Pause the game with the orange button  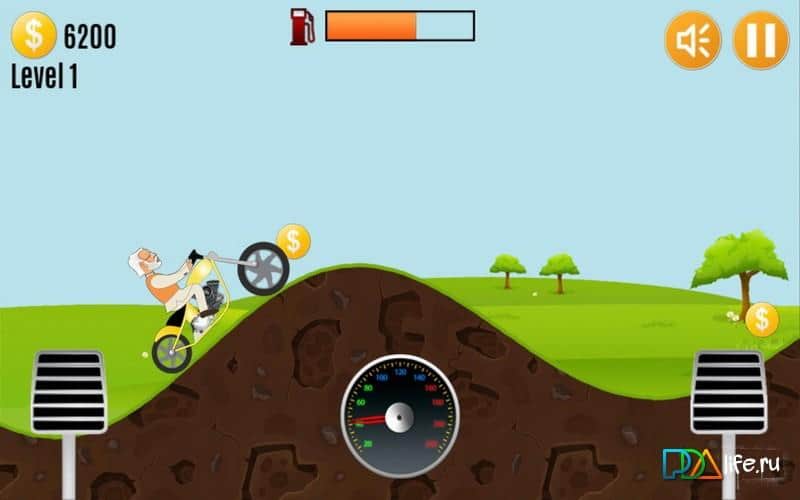pyautogui.click(x=761, y=41)
